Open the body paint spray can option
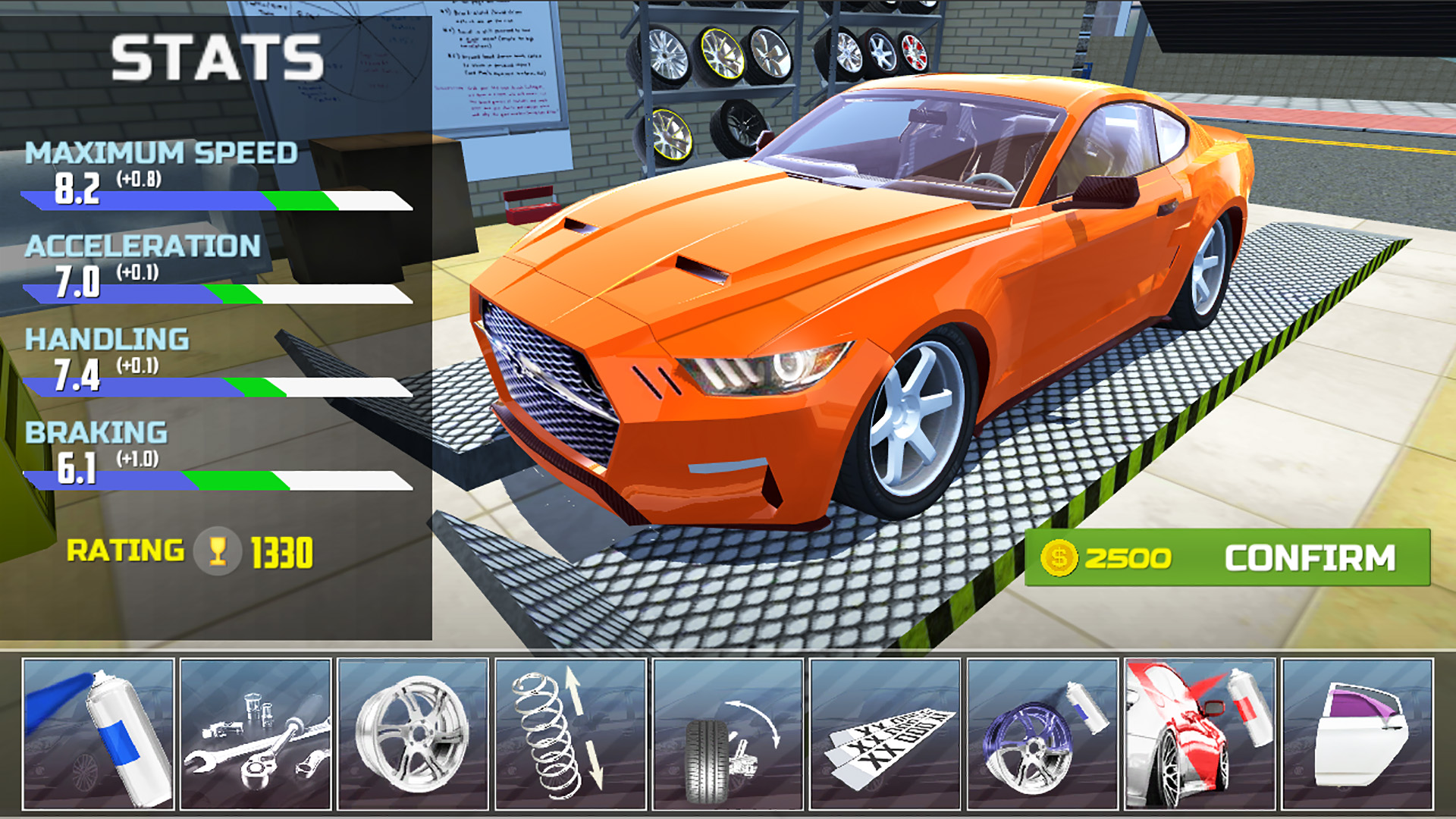Viewport: 1456px width, 819px height. [x=99, y=734]
